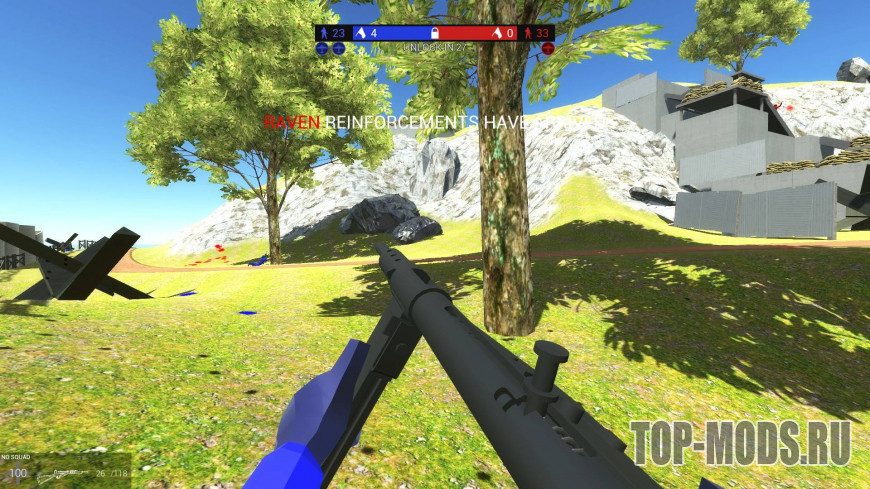Click the padlock icon on the score bar
Screen dimensions: 870x489
pos(435,33)
